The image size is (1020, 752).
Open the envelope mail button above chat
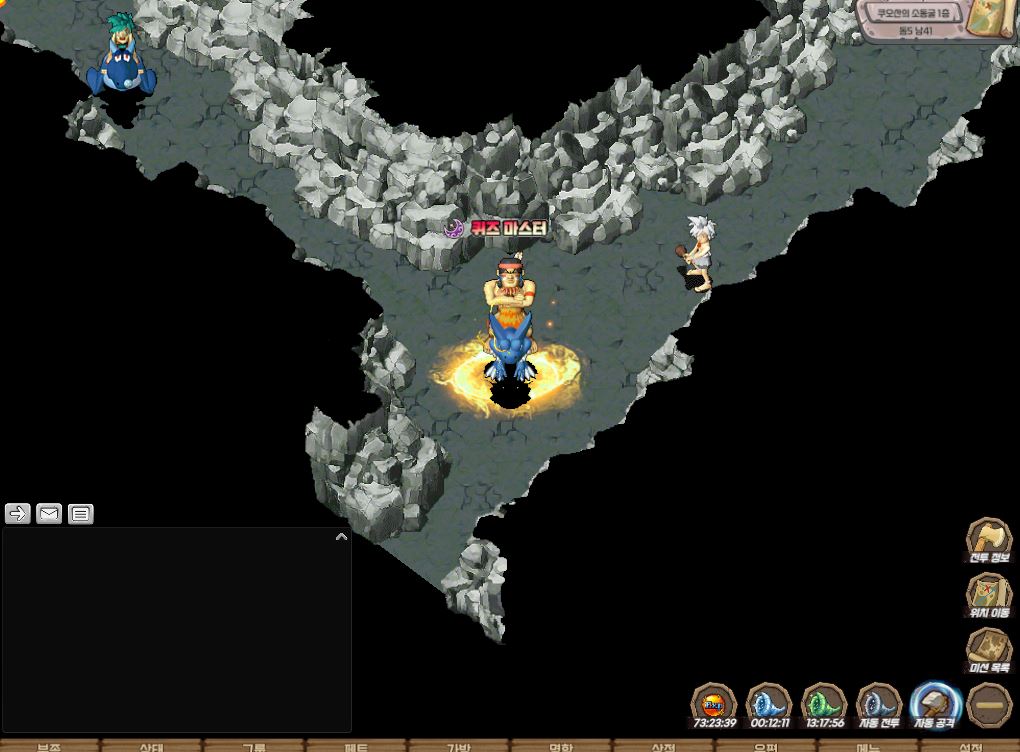(49, 513)
